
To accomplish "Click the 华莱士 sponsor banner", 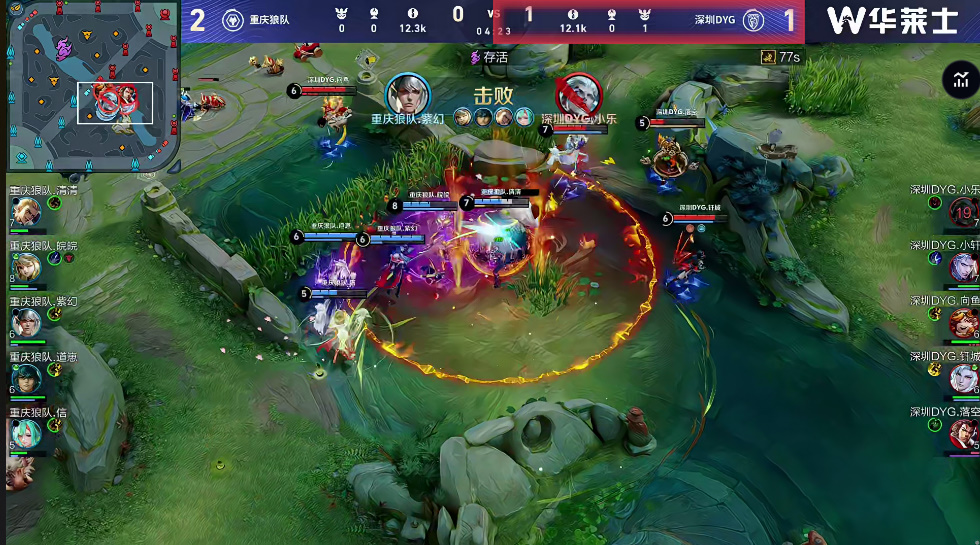I will pos(893,21).
